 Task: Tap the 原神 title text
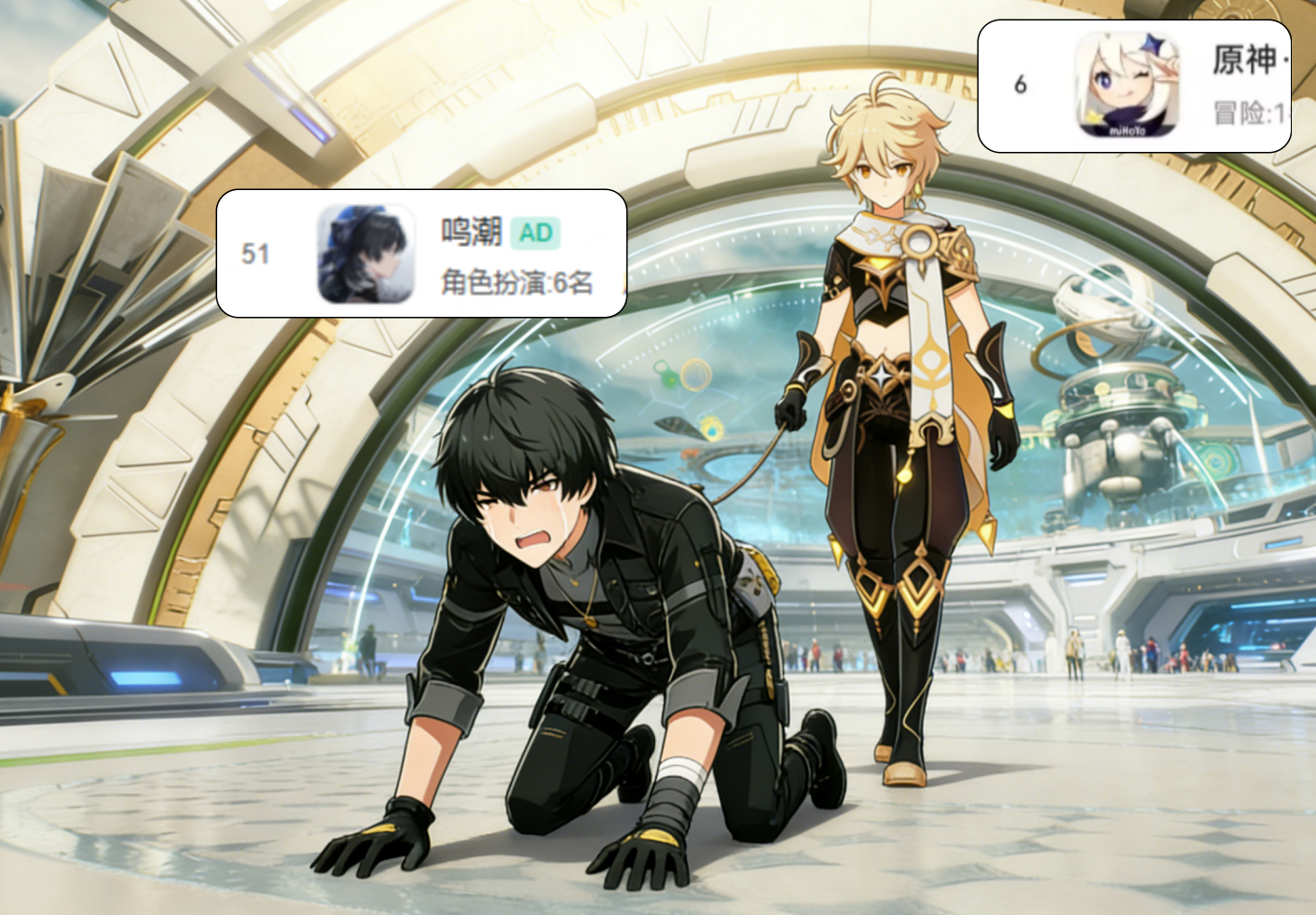pos(1244,61)
